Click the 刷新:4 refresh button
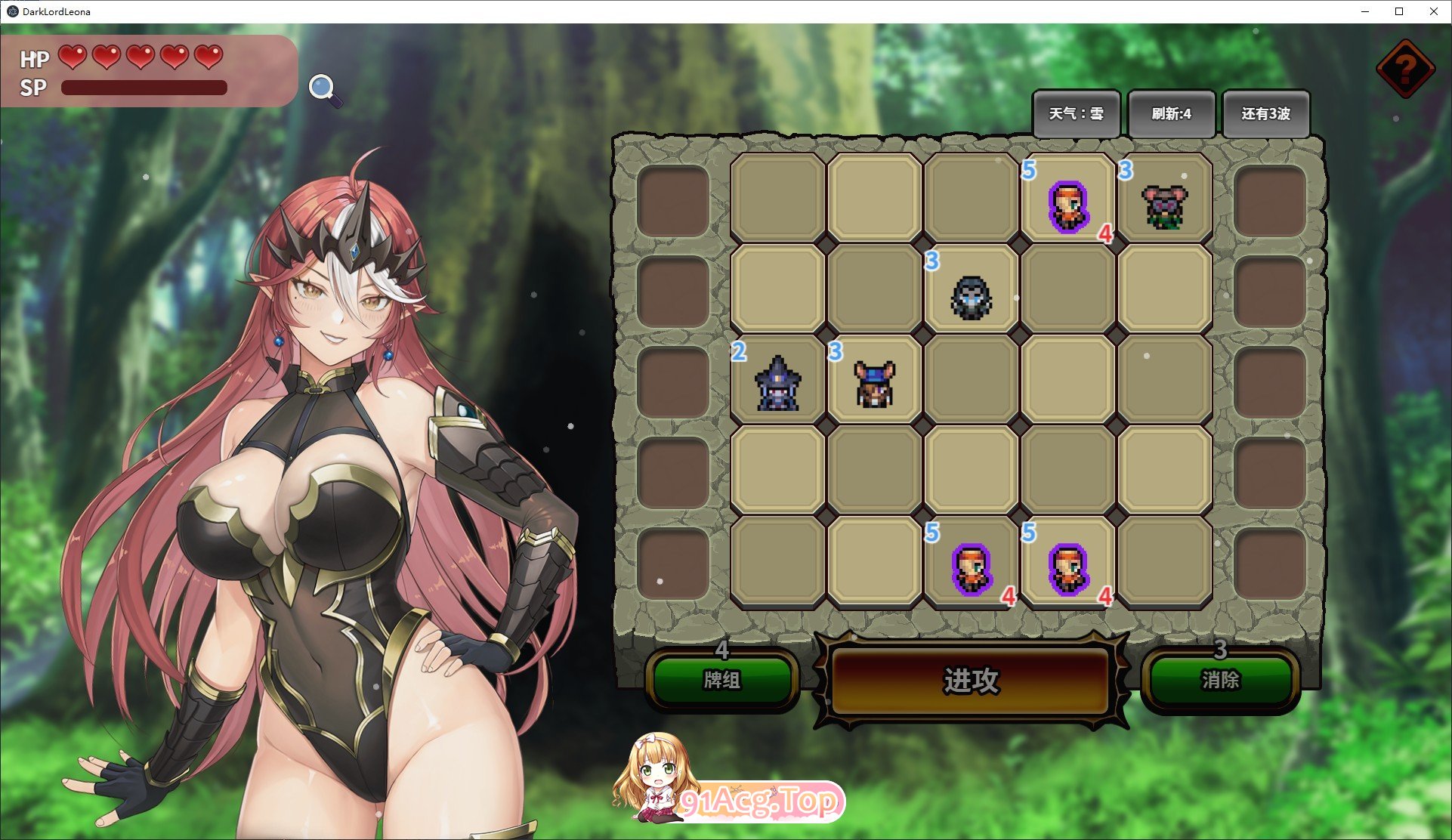1452x840 pixels. point(1171,114)
